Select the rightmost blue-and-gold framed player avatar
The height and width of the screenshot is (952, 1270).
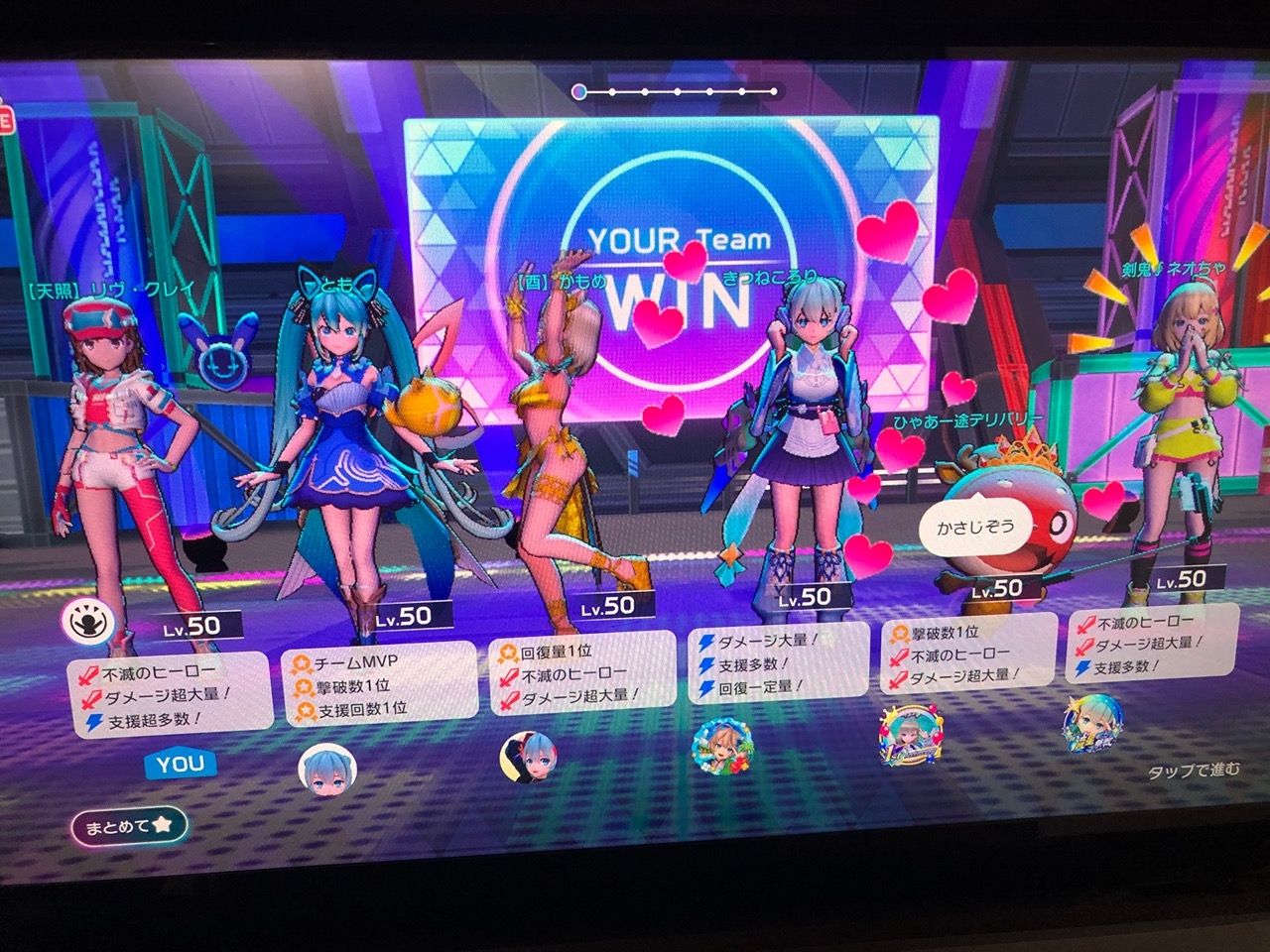point(1093,725)
